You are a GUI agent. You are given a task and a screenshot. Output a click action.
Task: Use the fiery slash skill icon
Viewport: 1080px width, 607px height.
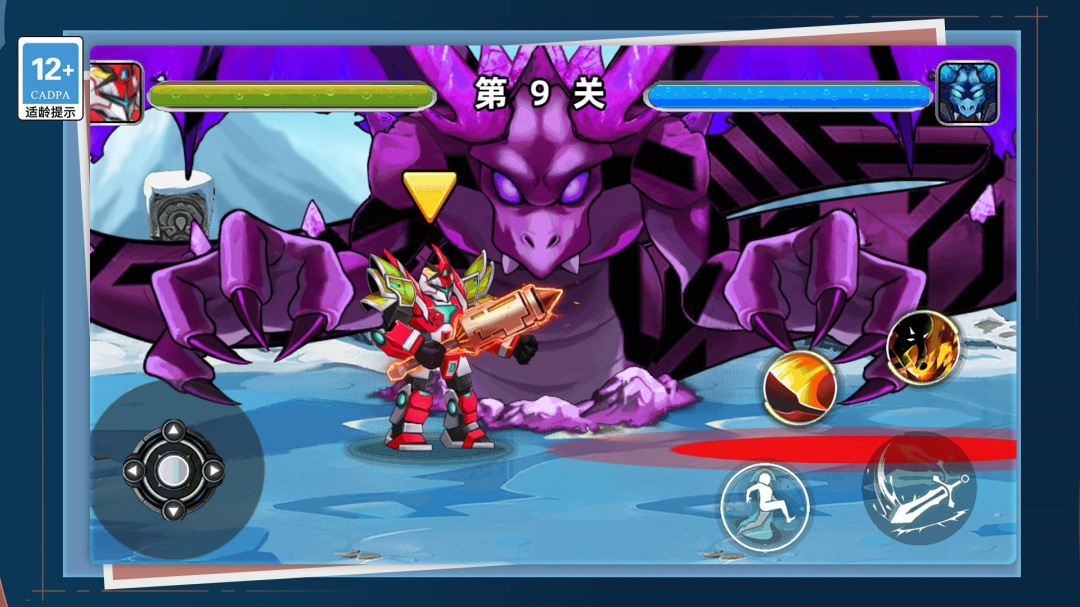(800, 387)
